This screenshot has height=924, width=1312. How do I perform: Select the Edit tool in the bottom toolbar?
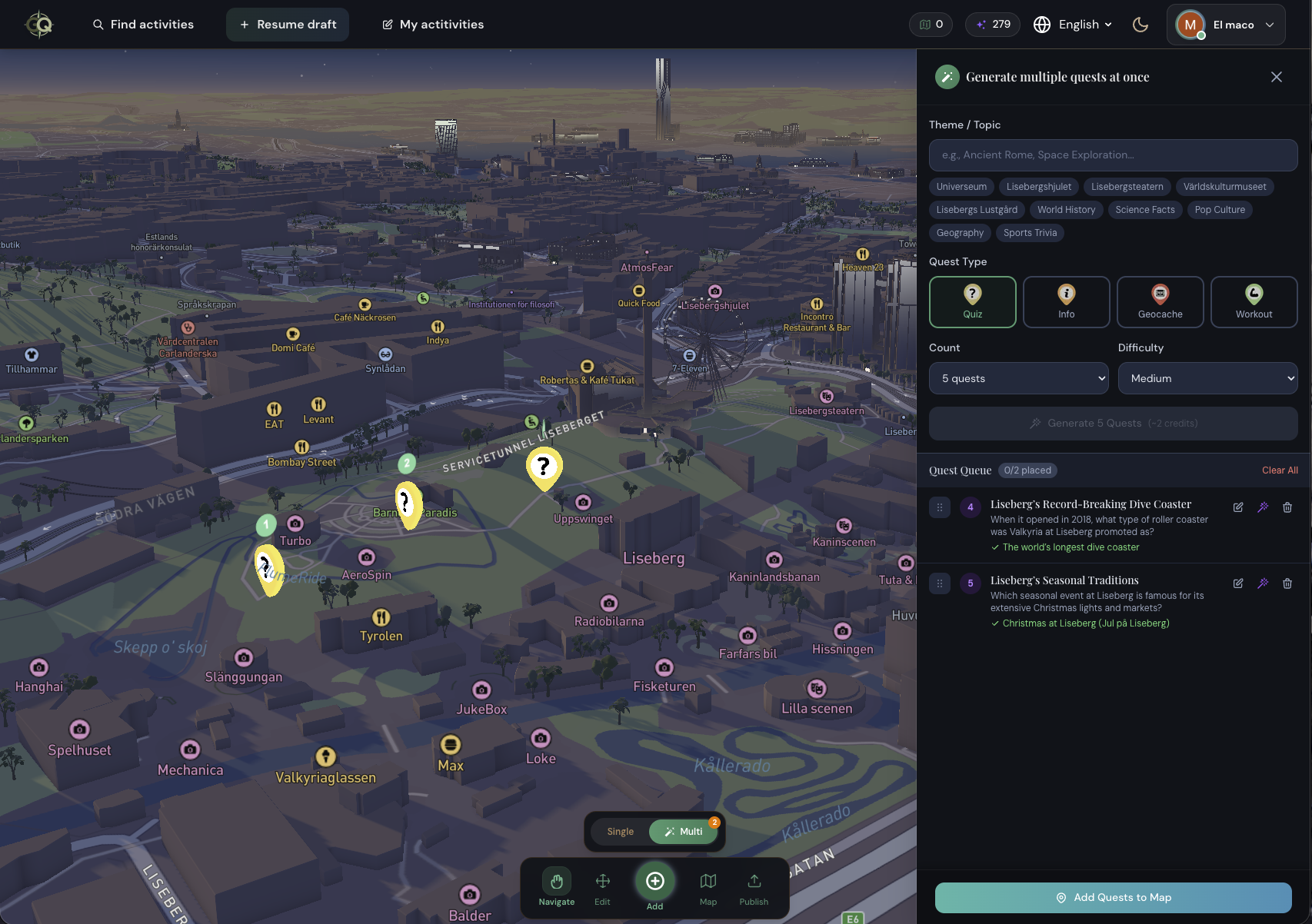603,886
